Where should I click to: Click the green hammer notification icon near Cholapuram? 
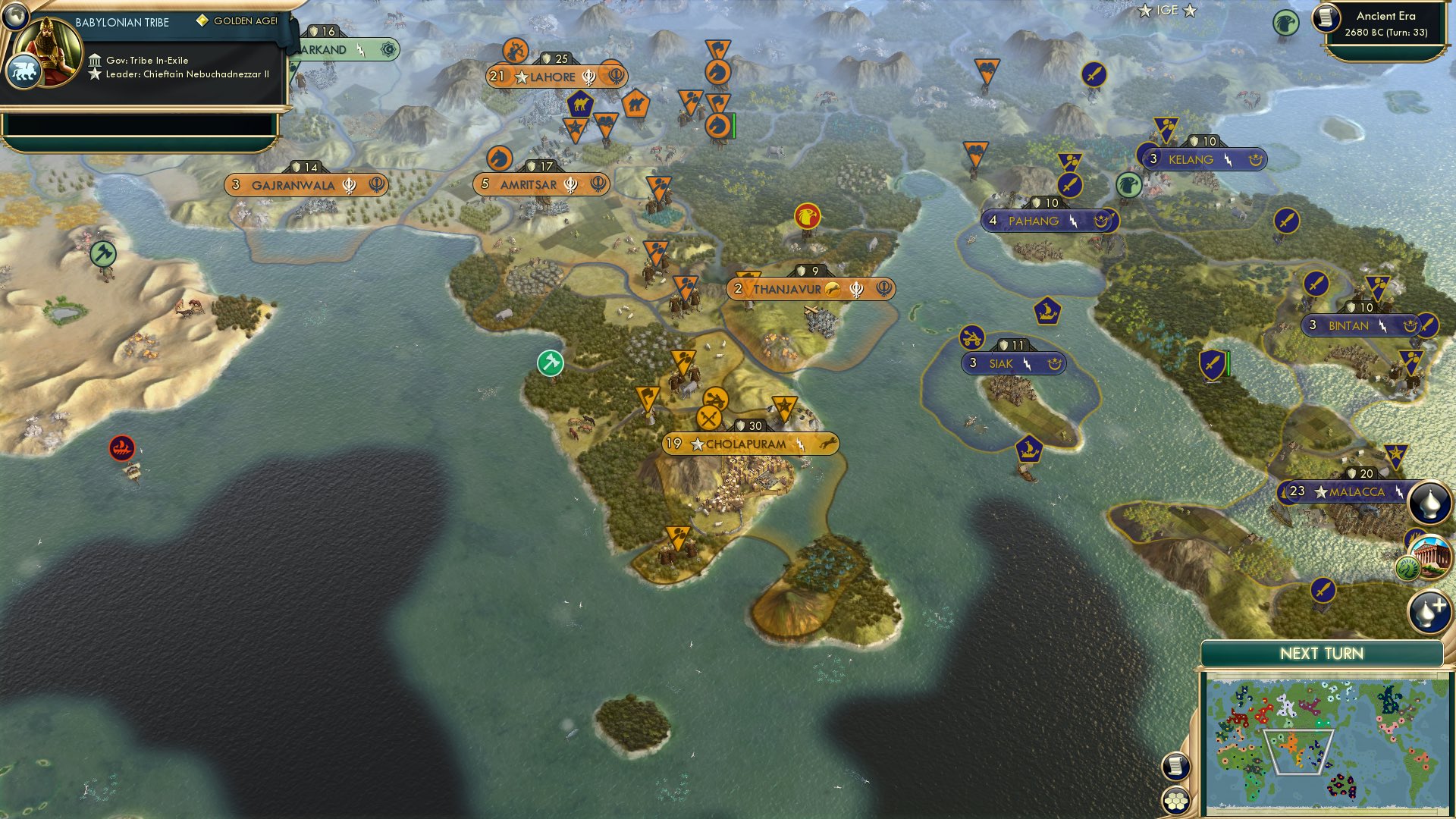point(551,362)
